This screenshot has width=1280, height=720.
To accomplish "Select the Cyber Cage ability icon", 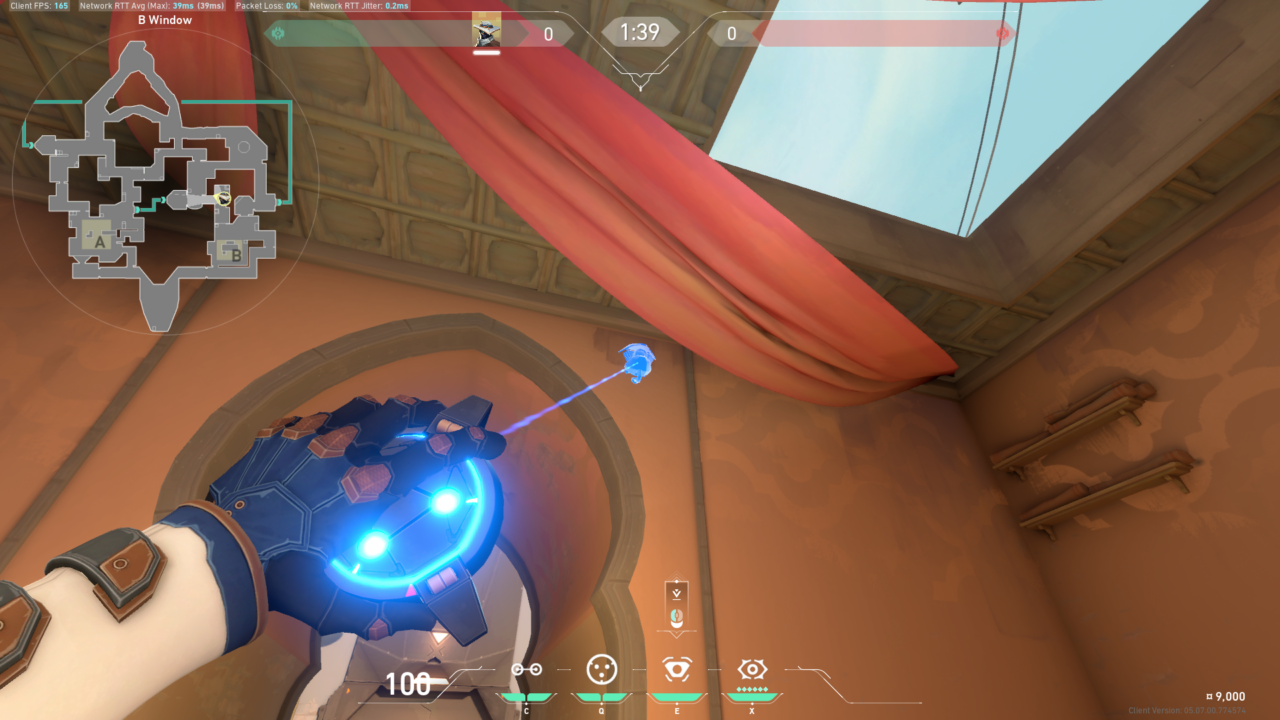I will pos(601,669).
